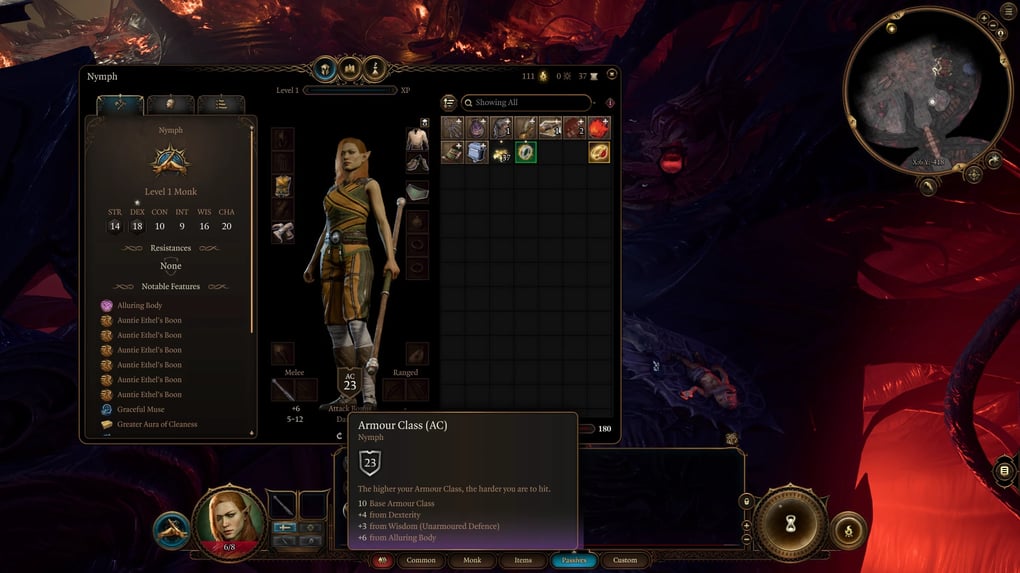
Task: Open the spellbook tab at window top
Action: (351, 70)
